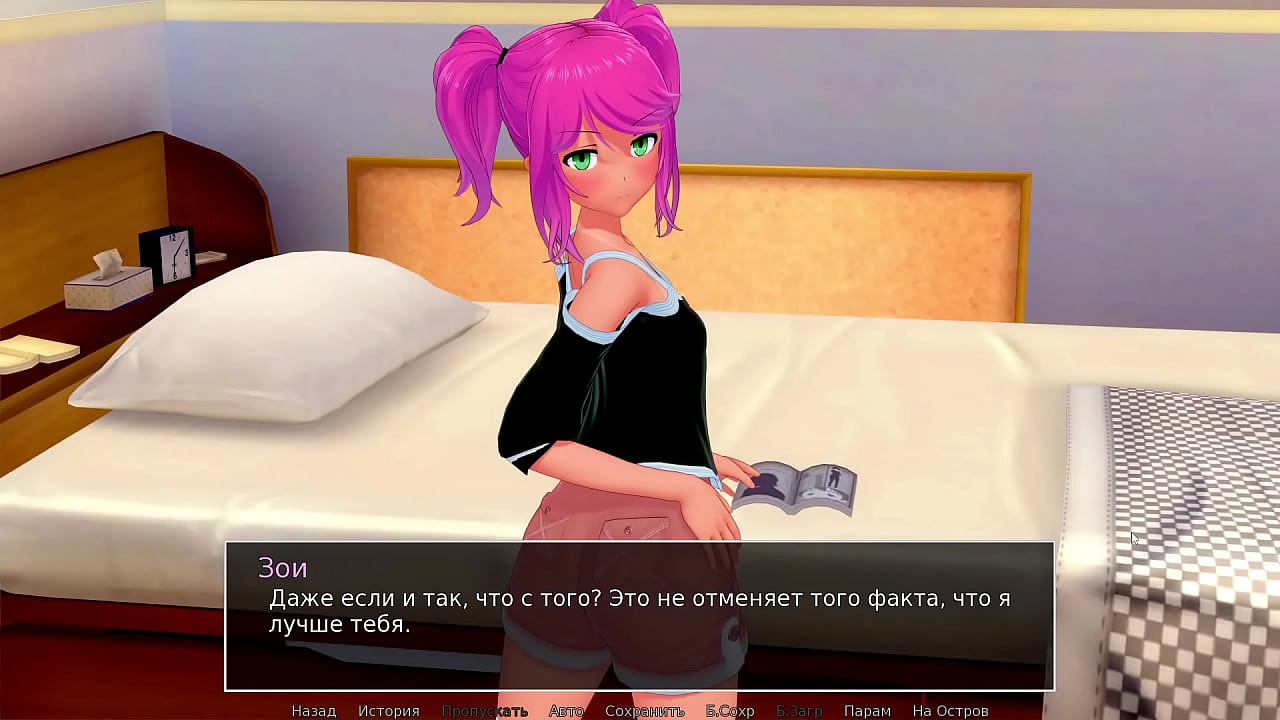The width and height of the screenshot is (1280, 720).
Task: Quick load with Б.Загр
Action: [799, 711]
